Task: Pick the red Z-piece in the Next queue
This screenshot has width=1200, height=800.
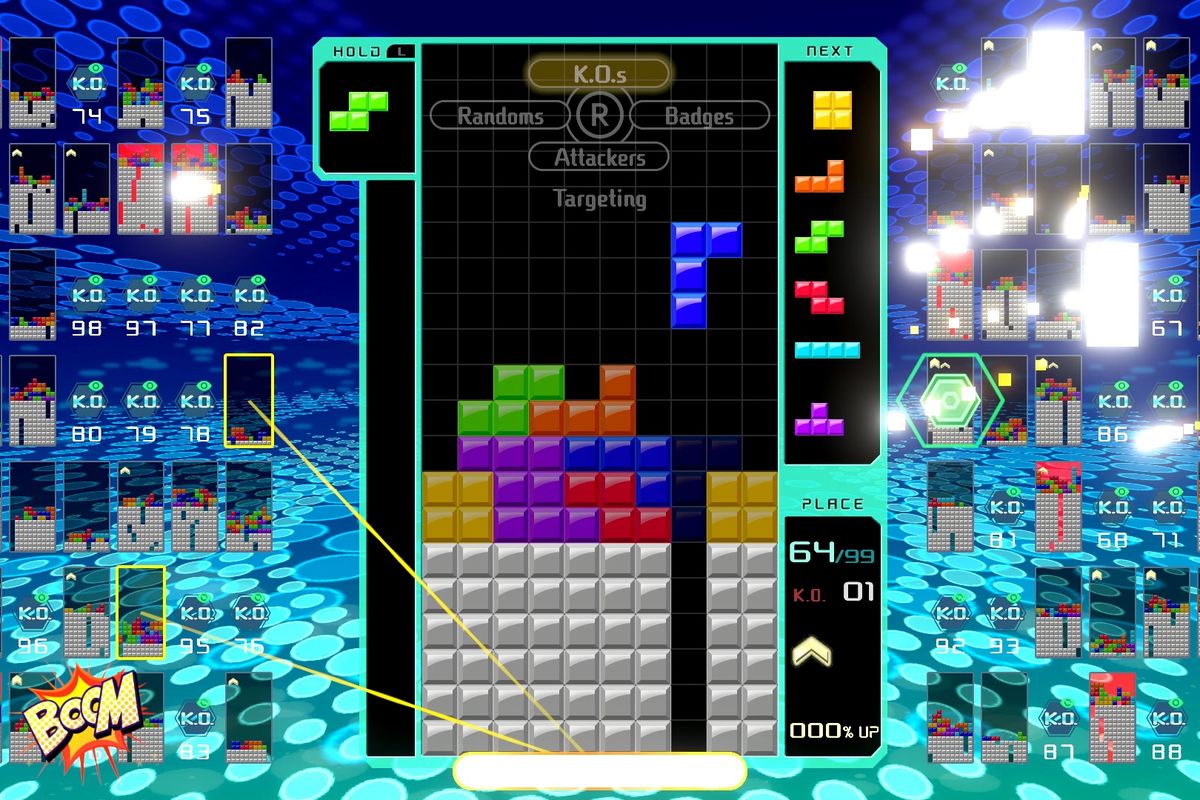Action: click(820, 296)
